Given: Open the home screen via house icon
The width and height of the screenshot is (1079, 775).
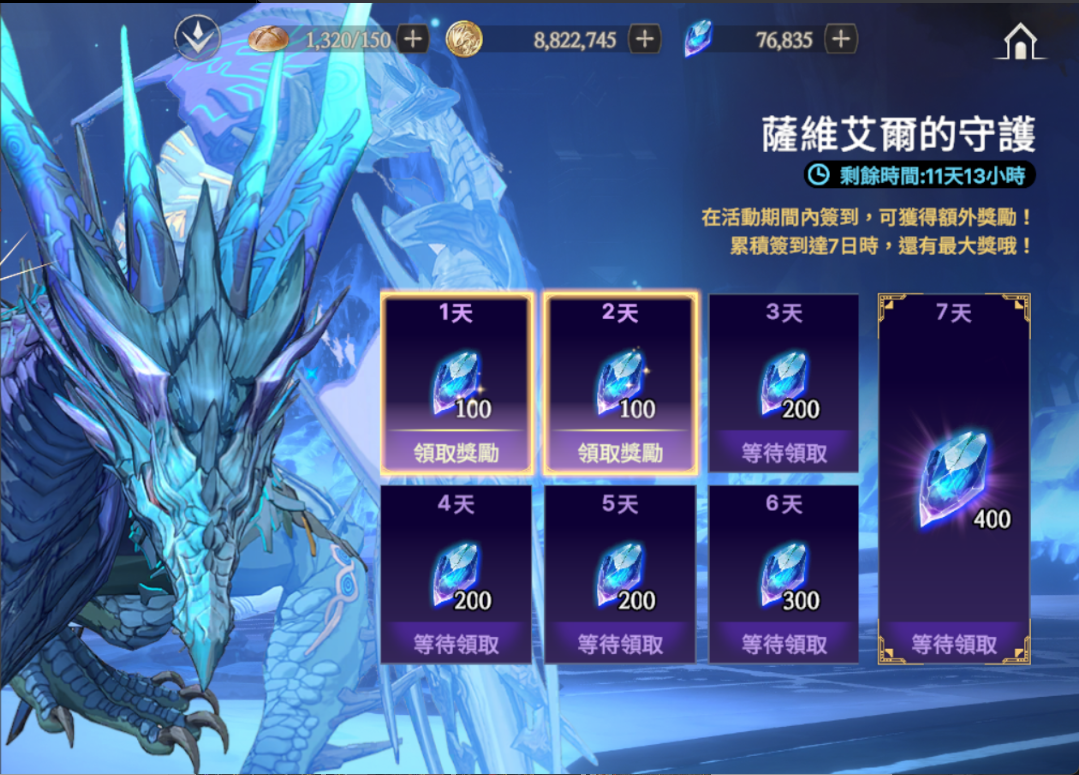Looking at the screenshot, I should coord(1019,41).
